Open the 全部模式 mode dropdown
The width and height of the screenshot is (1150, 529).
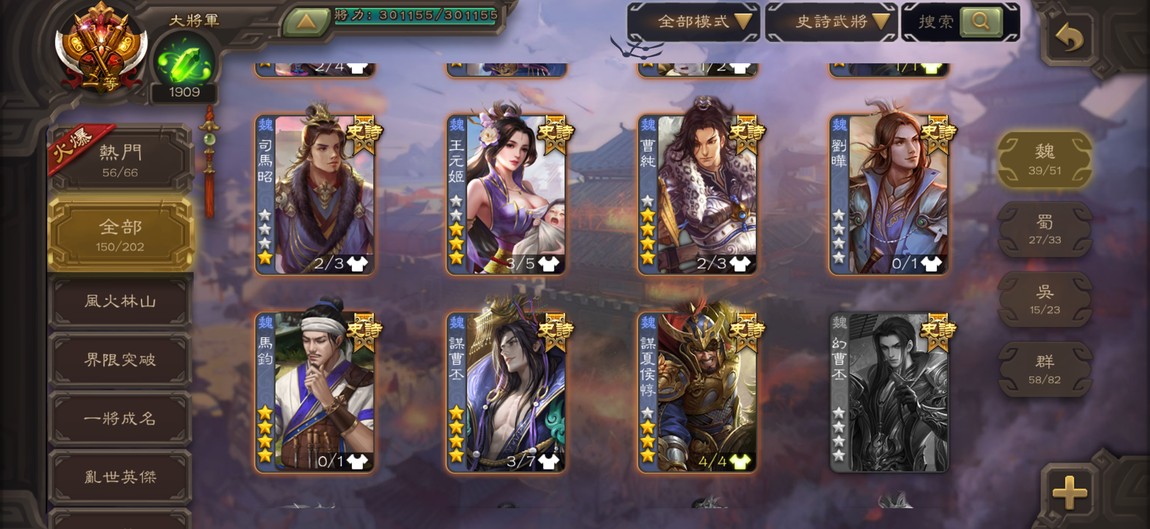(693, 21)
